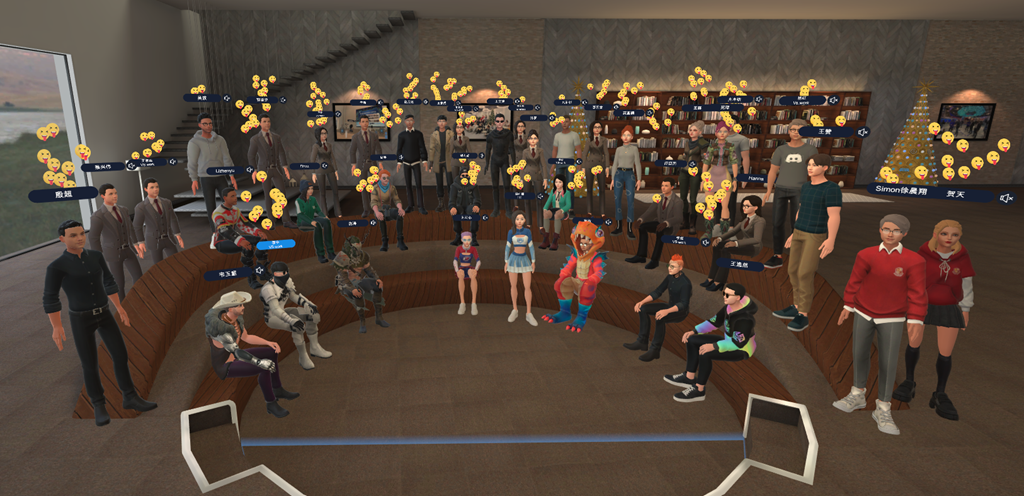The height and width of the screenshot is (496, 1024).
Task: Choose the Lizhenyu name tag
Action: 225,170
